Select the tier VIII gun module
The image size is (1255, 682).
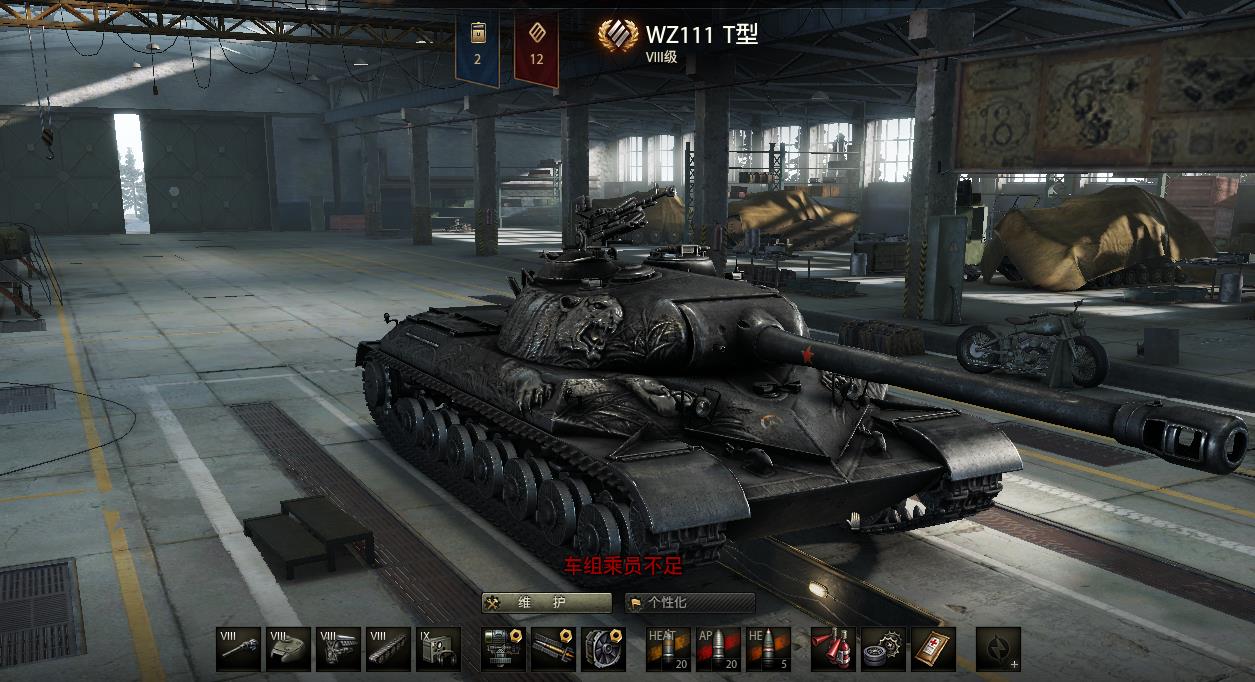pyautogui.click(x=238, y=649)
